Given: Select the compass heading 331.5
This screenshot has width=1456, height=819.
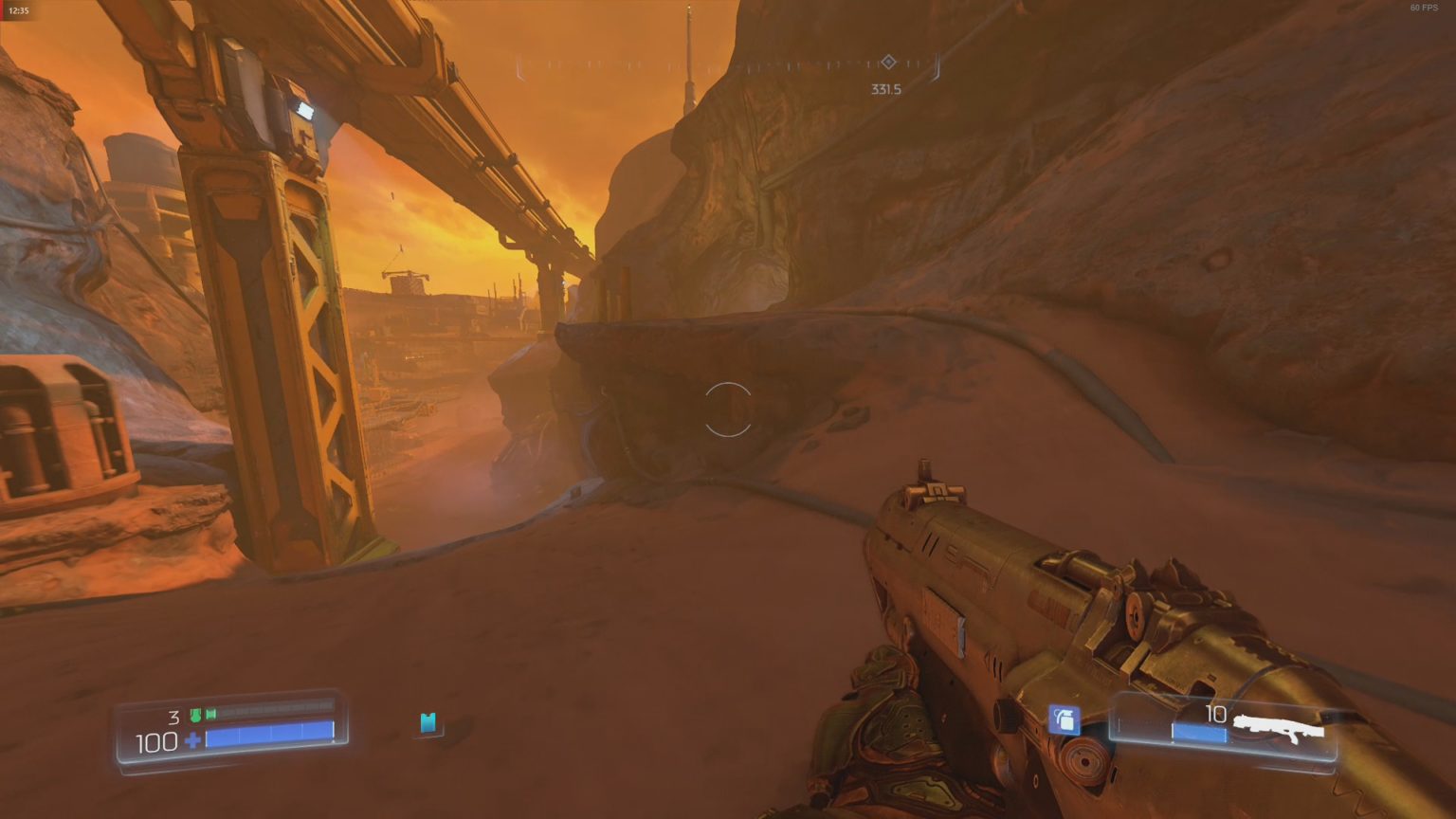Looking at the screenshot, I should click(885, 87).
